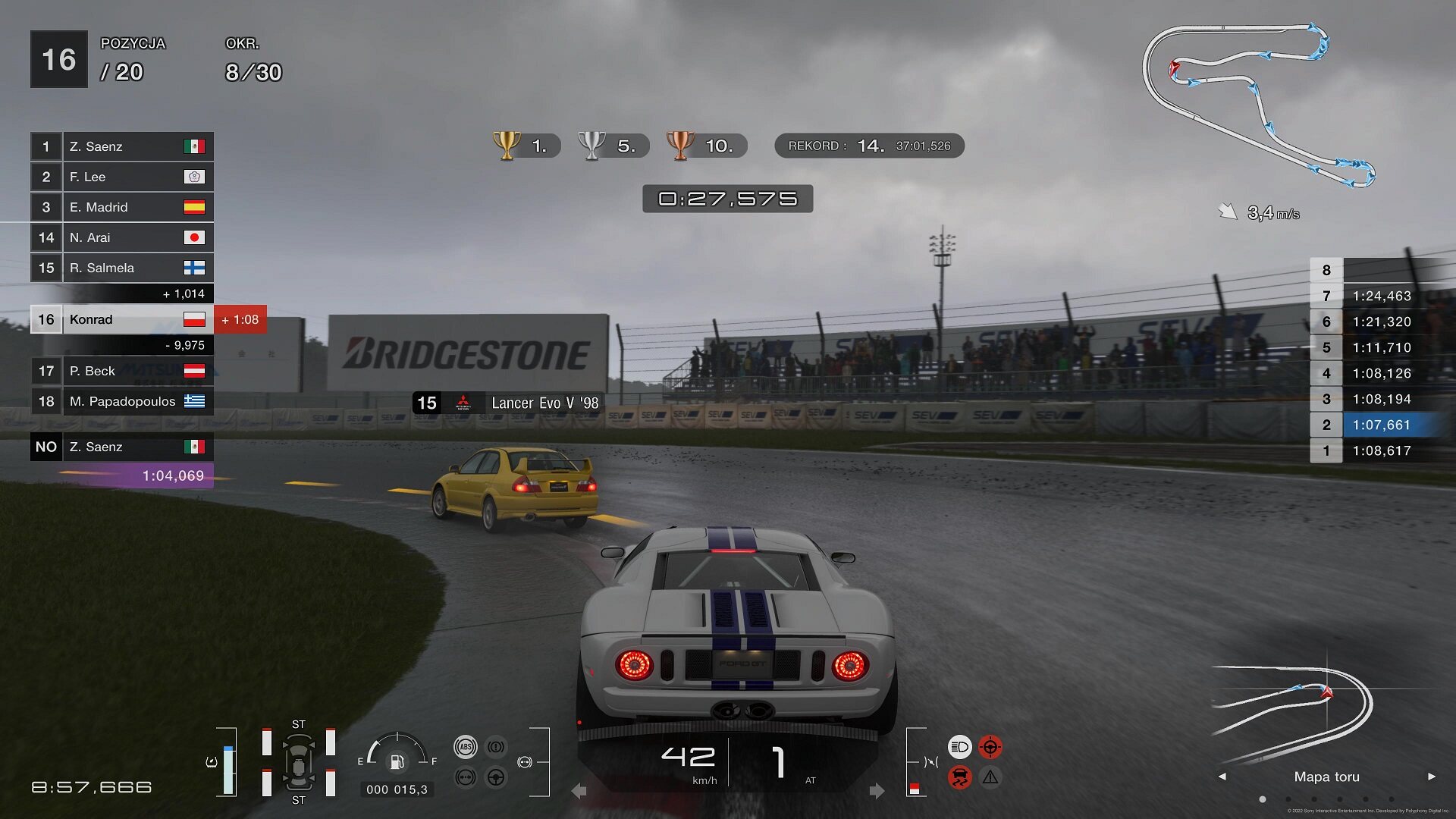Viewport: 1456px width, 819px height.
Task: Select P. Beck in the standings
Action: pos(121,371)
